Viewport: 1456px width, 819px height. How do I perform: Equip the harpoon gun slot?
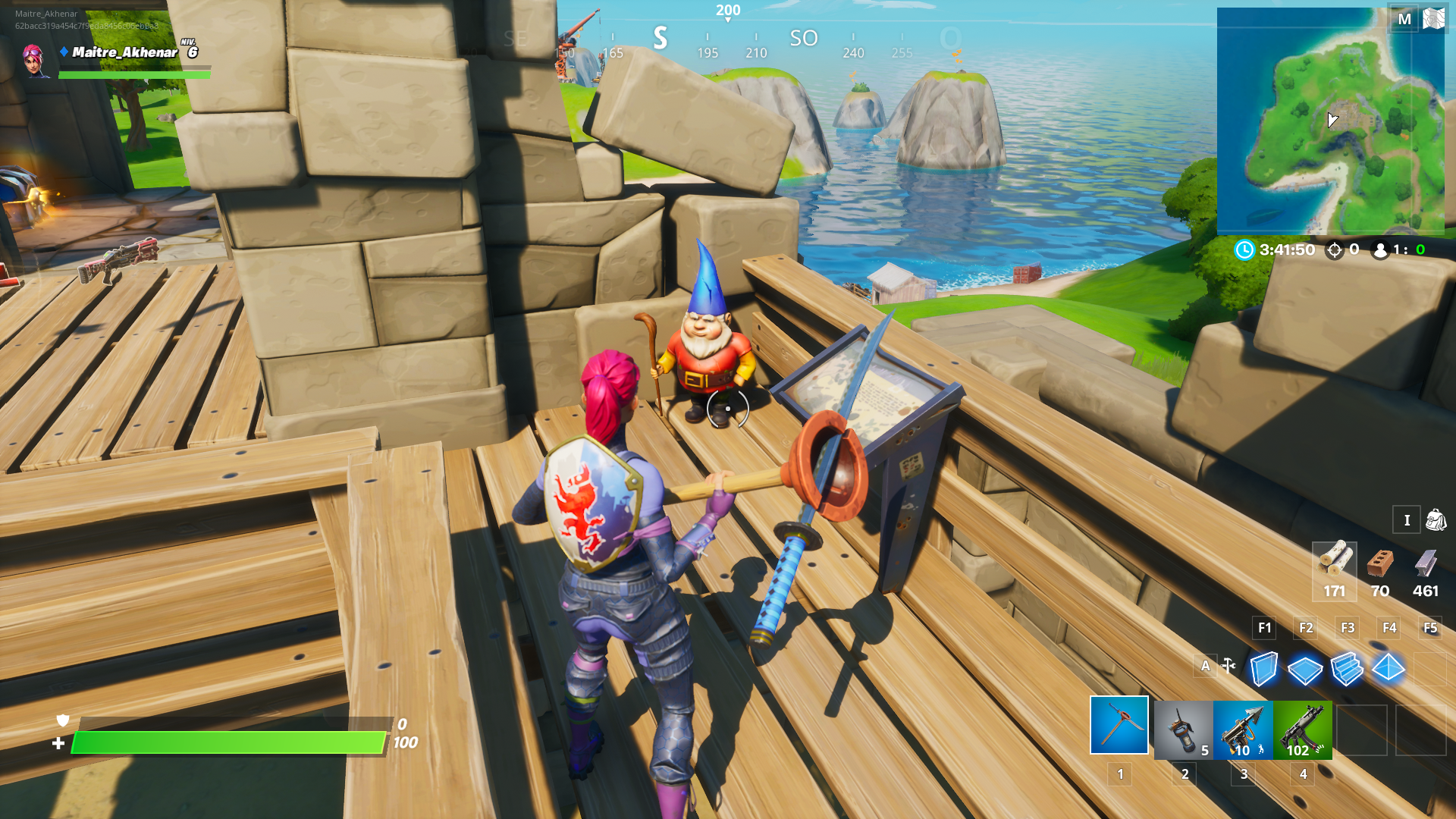coord(1243,730)
